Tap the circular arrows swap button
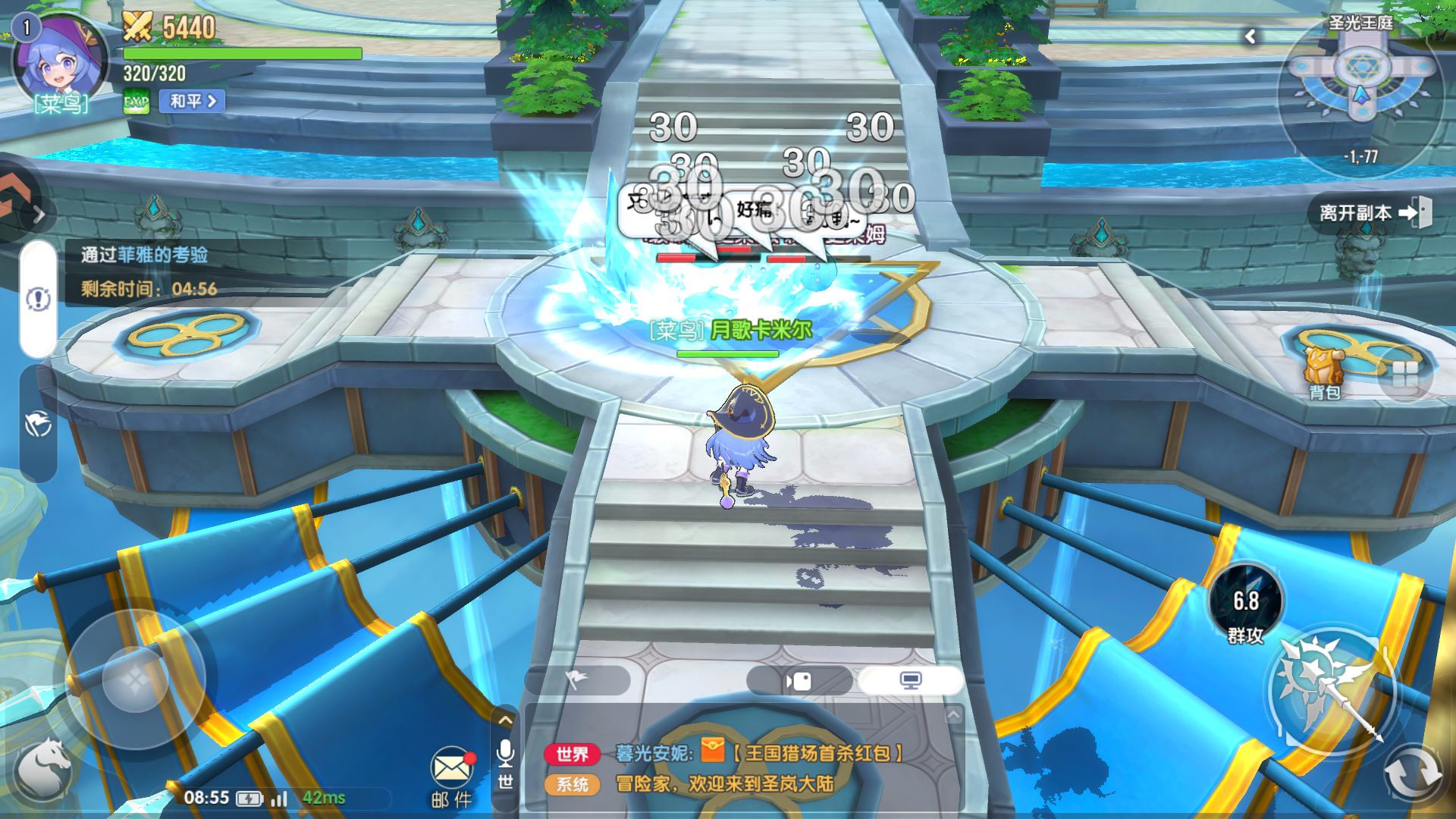 [x=1412, y=773]
